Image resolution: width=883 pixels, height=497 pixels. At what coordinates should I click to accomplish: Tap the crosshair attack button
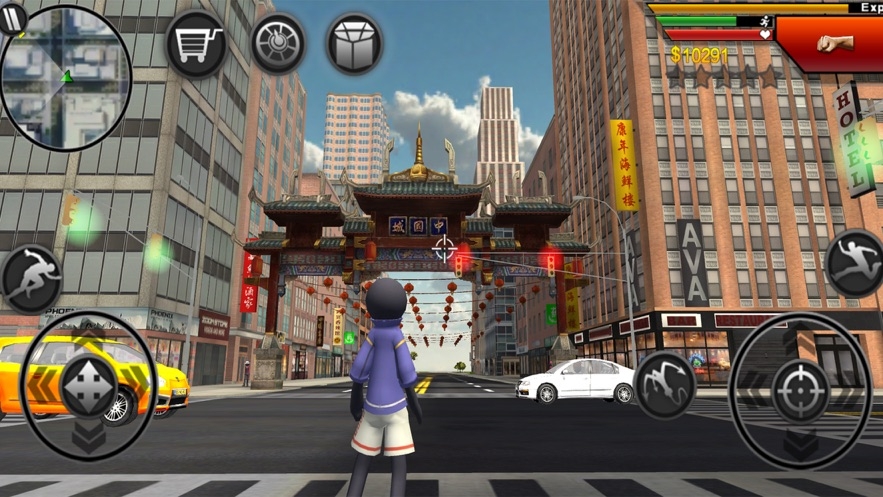click(x=799, y=391)
